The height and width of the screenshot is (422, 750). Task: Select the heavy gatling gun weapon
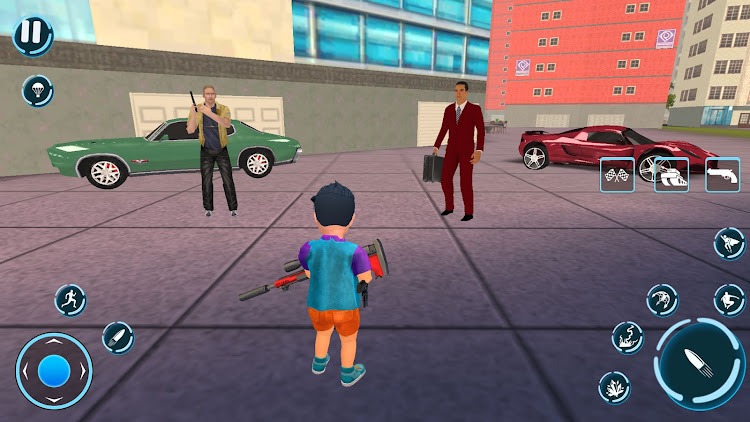click(x=671, y=175)
